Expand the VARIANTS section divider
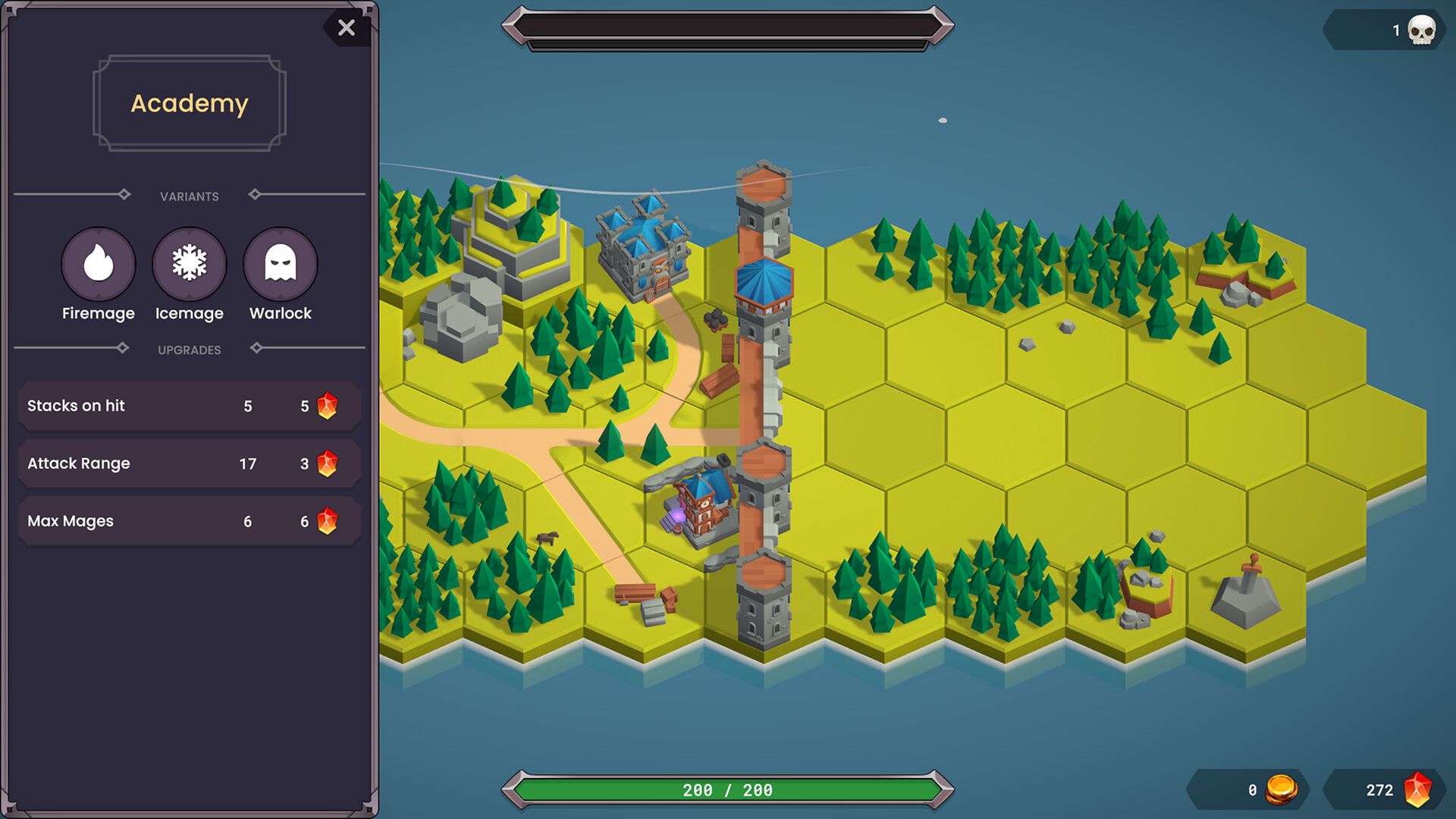The width and height of the screenshot is (1456, 819). pos(189,195)
